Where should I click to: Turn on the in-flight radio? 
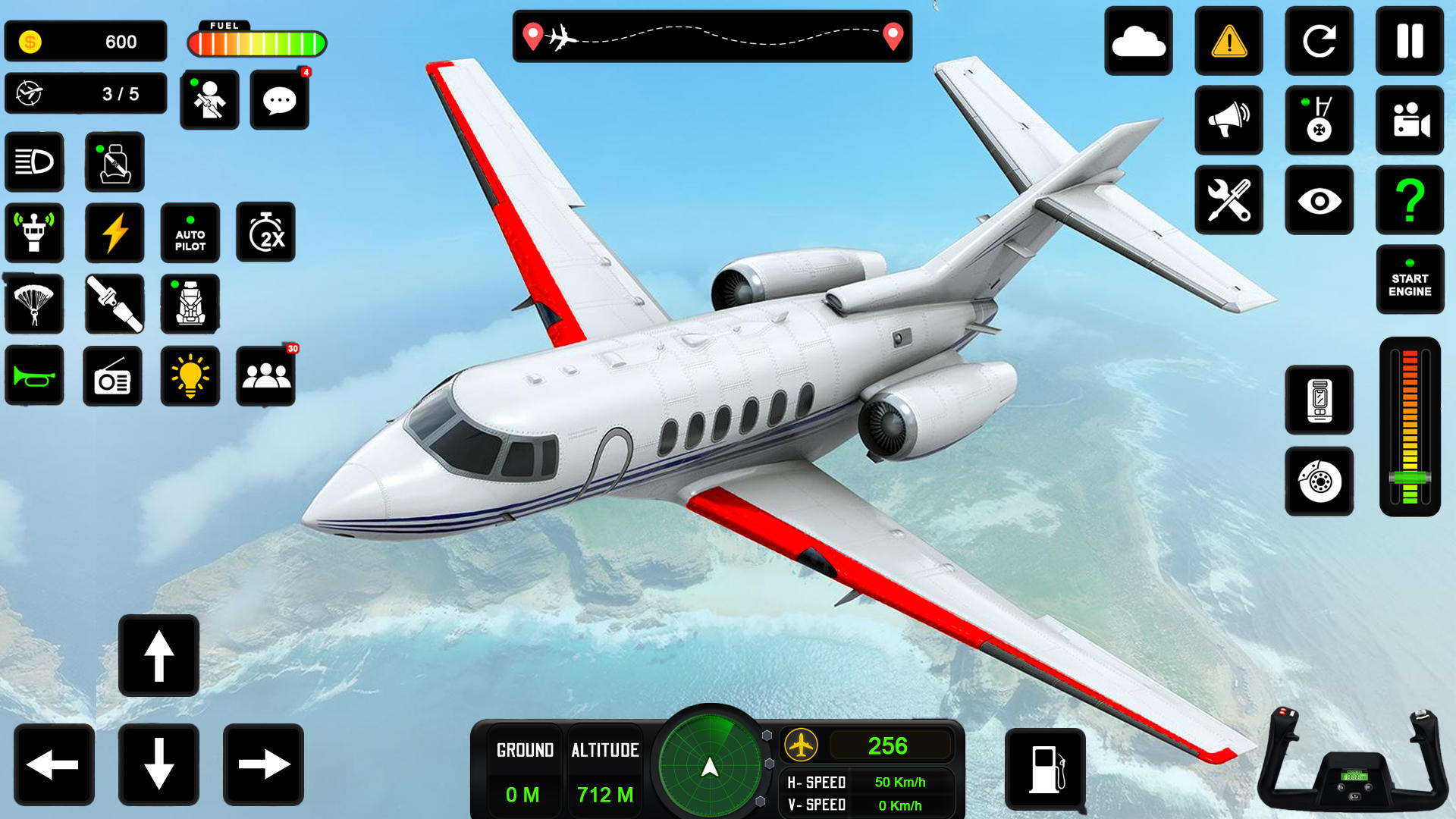(x=113, y=375)
